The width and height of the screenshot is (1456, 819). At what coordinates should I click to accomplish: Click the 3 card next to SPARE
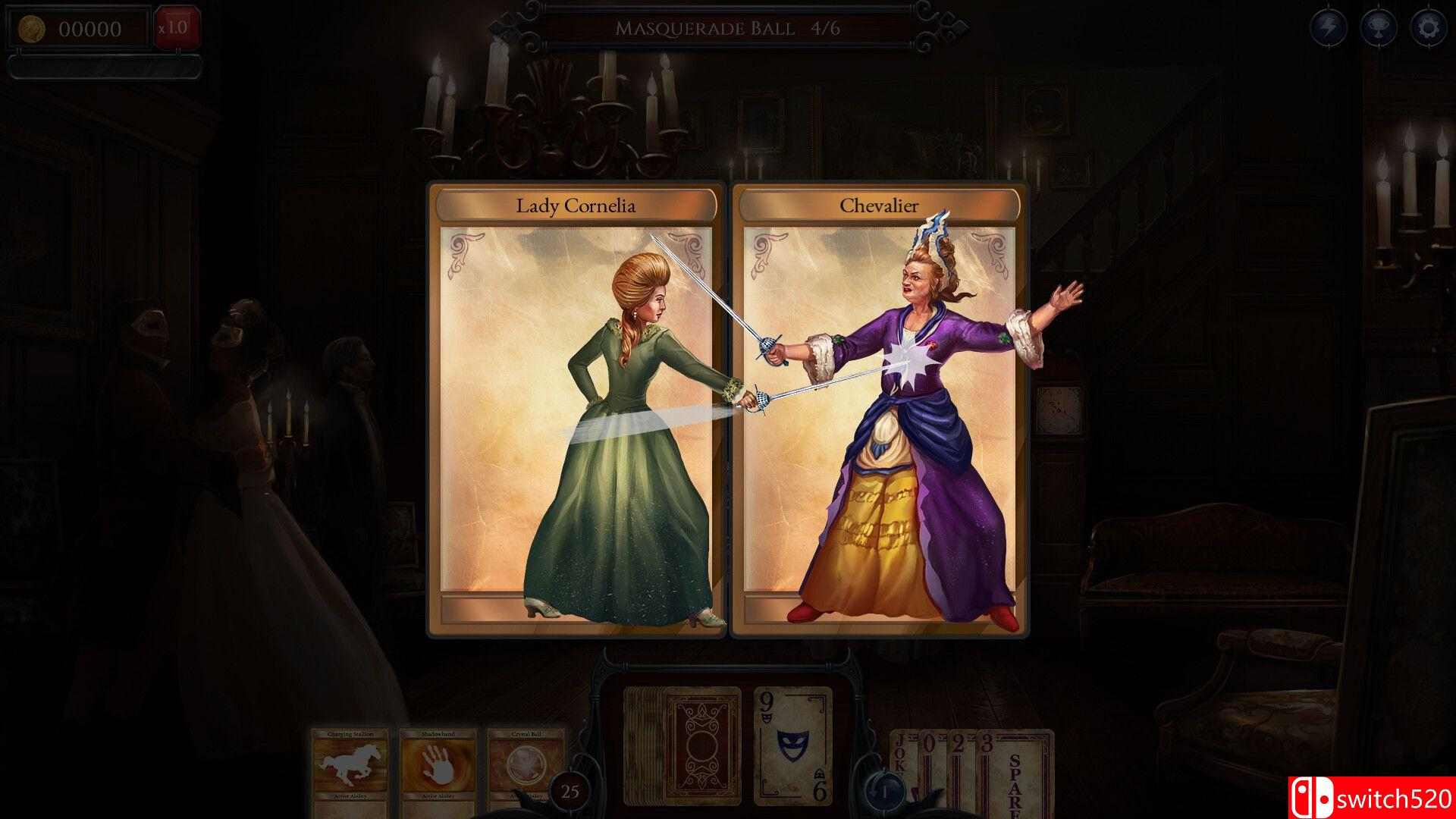[987, 747]
